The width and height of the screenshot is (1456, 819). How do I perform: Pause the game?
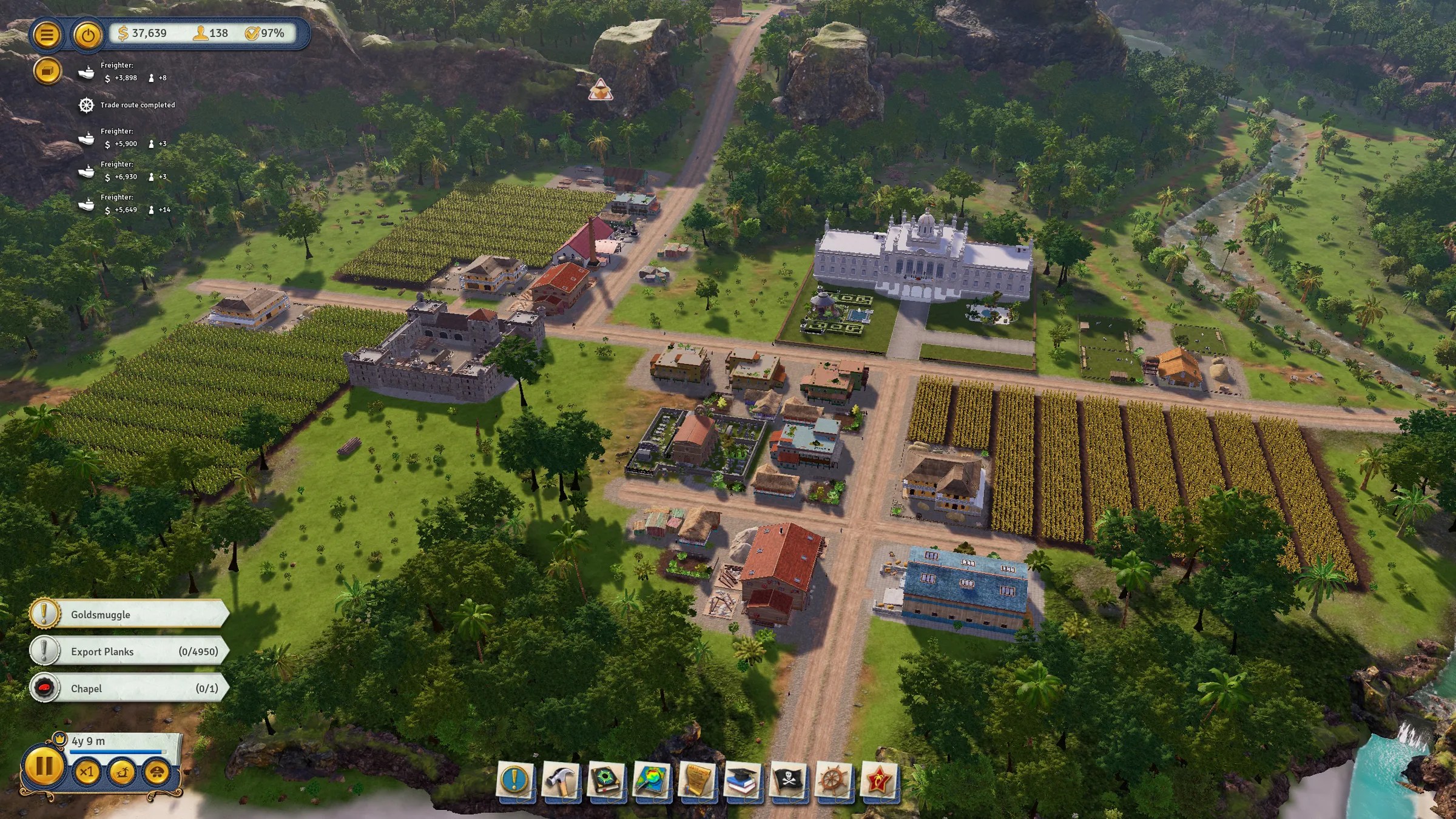(44, 767)
